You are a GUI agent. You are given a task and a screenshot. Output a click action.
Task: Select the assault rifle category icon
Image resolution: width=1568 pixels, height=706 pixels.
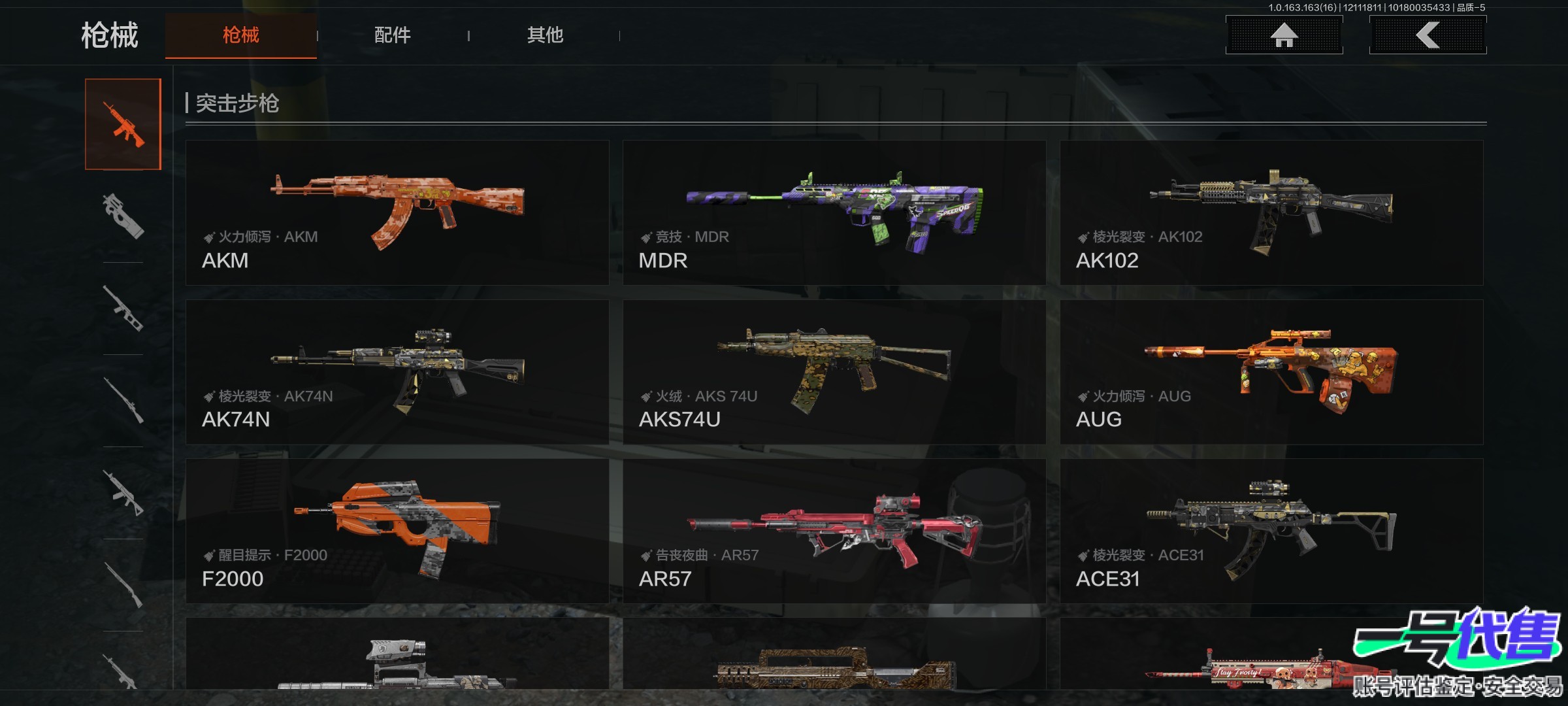pyautogui.click(x=123, y=124)
